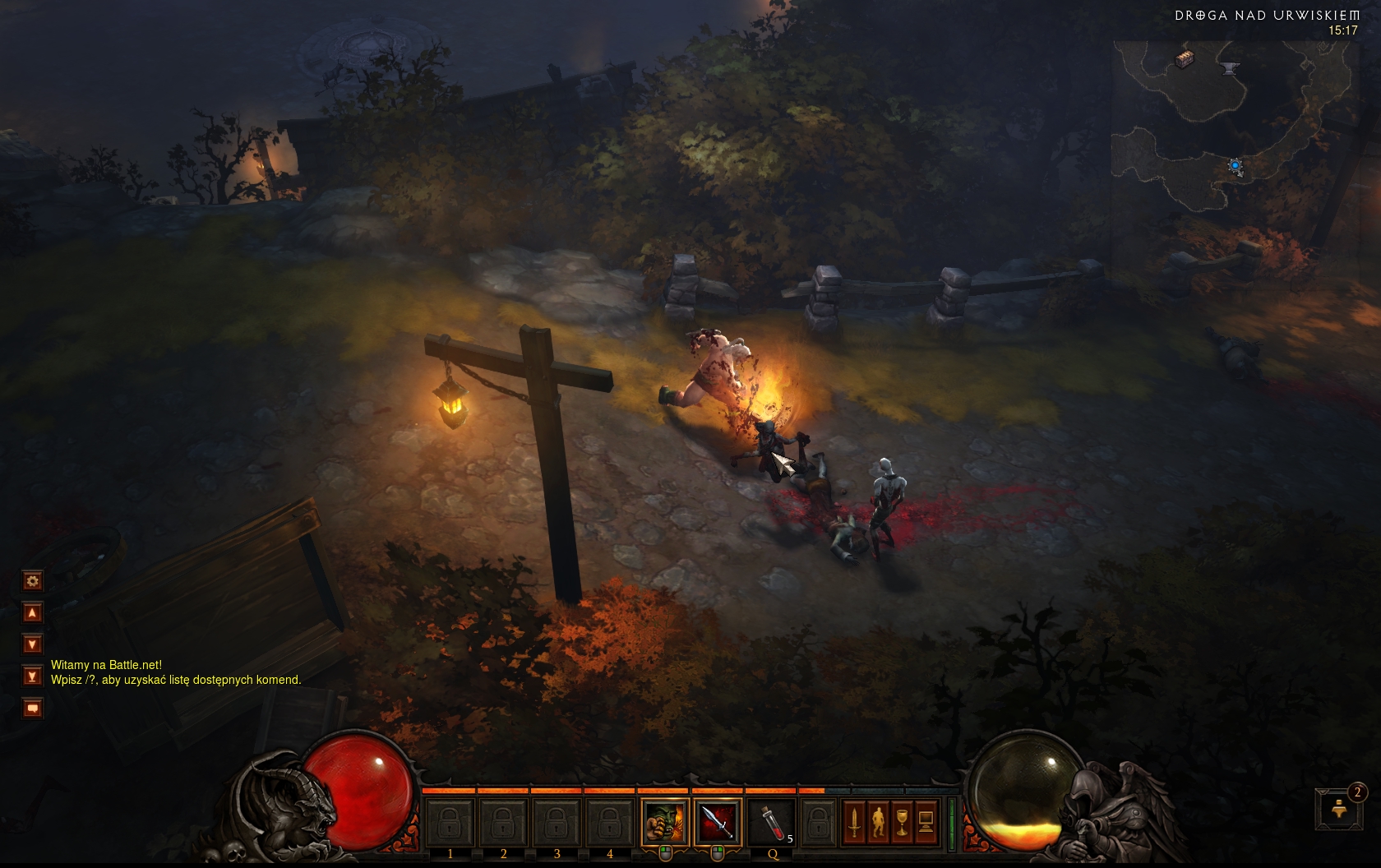Click the plain chat down arrow button
The height and width of the screenshot is (868, 1381).
(32, 644)
